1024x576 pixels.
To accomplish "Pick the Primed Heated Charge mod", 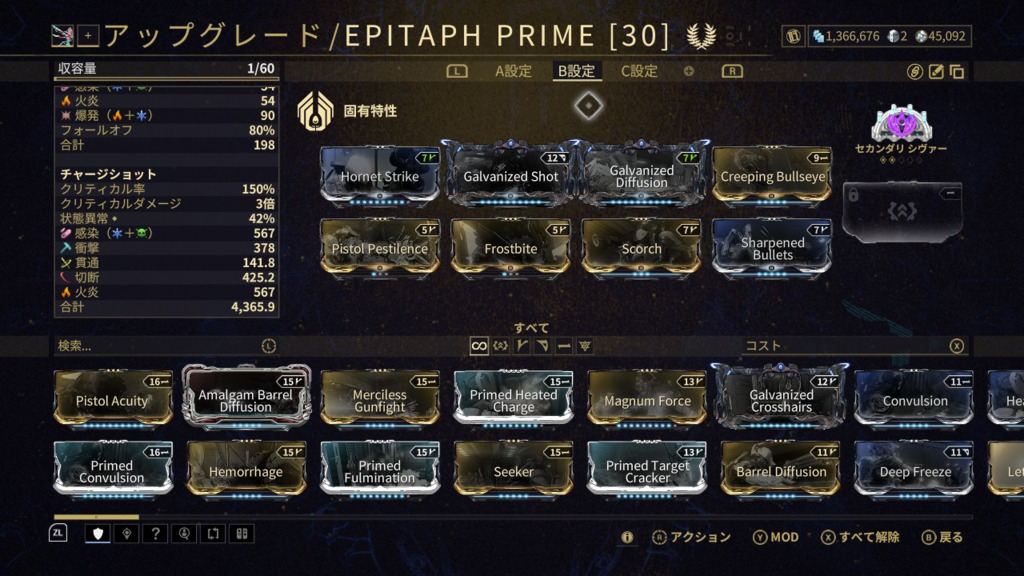I will coord(513,400).
